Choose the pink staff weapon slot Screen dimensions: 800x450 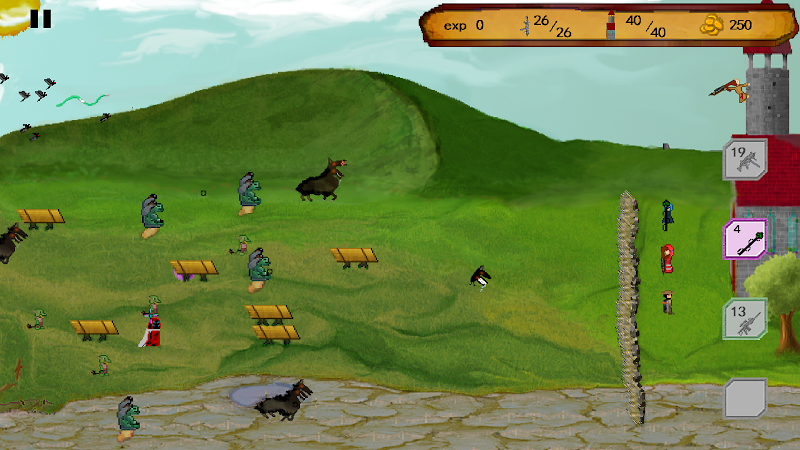[745, 239]
